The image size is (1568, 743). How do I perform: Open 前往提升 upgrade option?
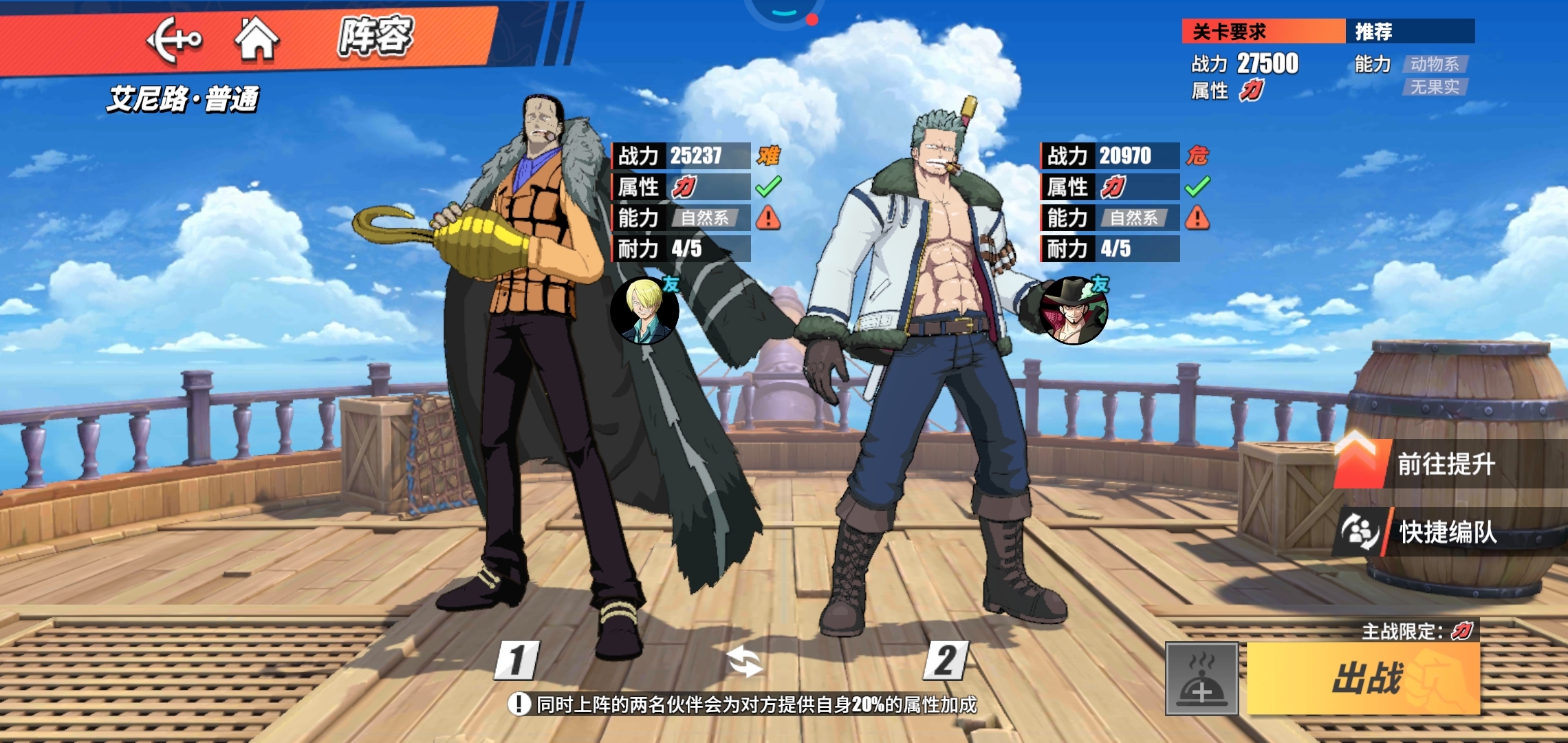[x=1444, y=464]
